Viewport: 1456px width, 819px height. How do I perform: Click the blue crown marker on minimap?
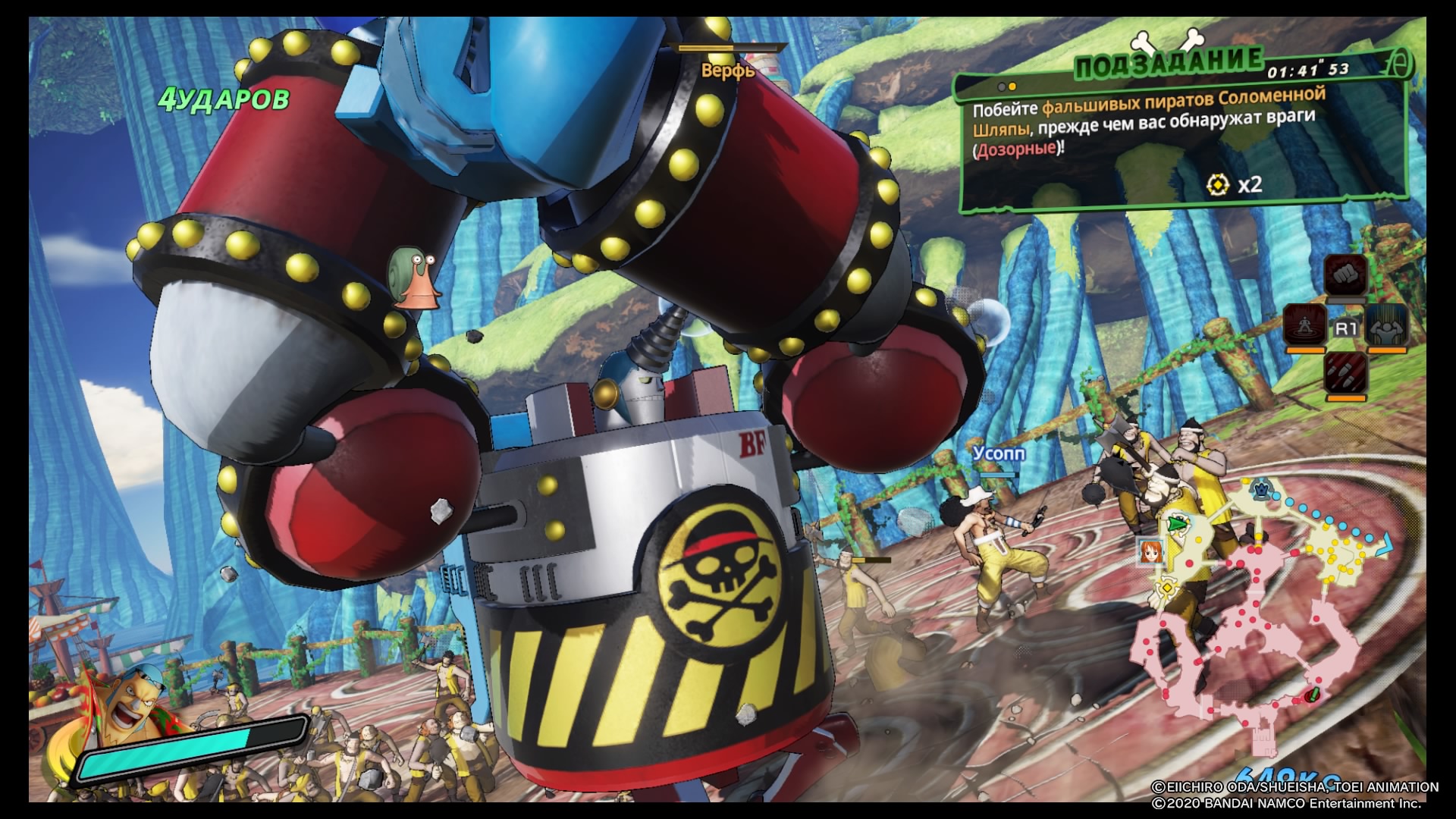1260,489
